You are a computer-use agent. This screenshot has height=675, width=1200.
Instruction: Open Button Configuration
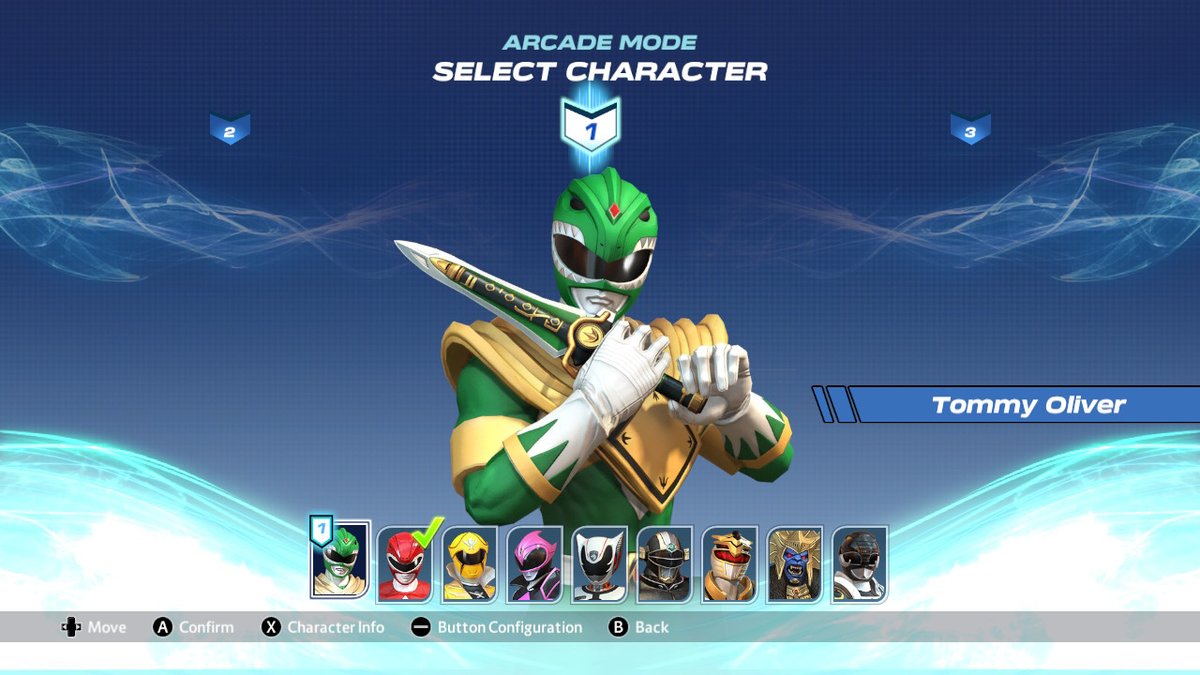click(497, 627)
